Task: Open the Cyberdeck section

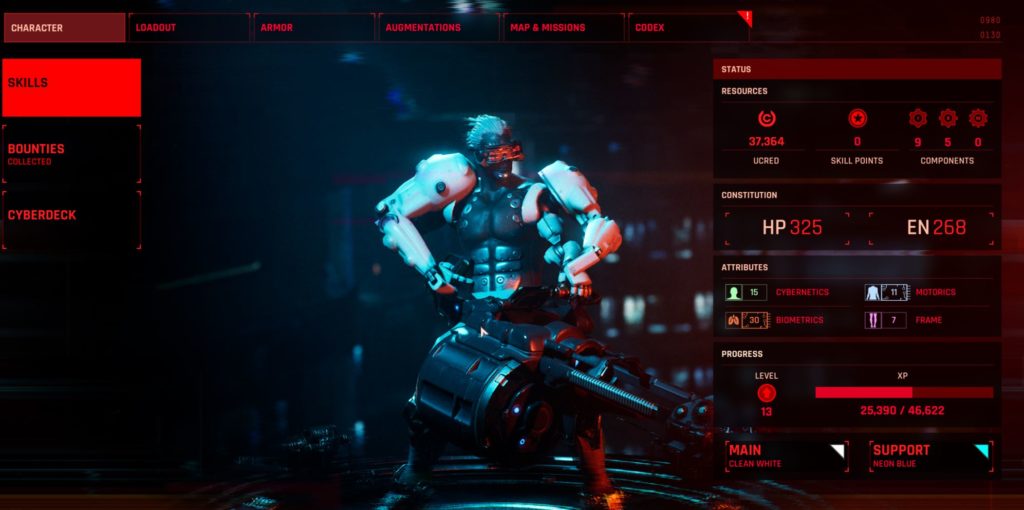Action: 71,219
